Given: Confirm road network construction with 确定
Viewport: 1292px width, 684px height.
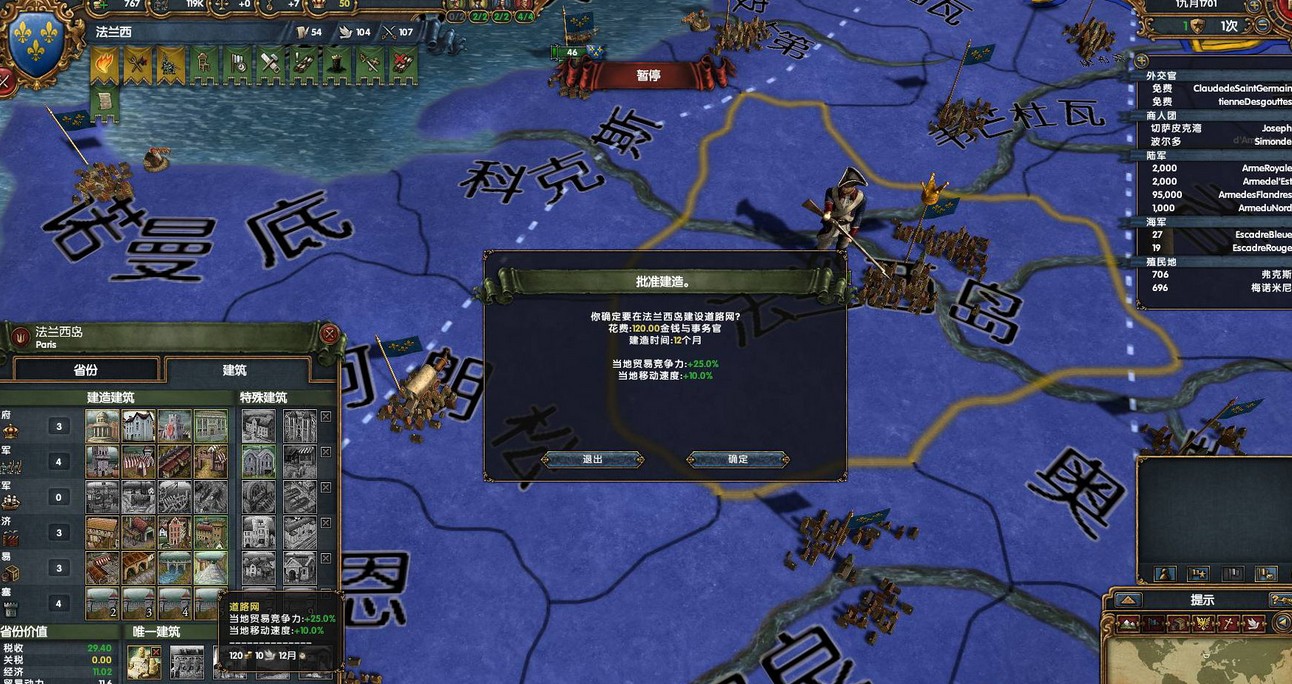Looking at the screenshot, I should 738,460.
